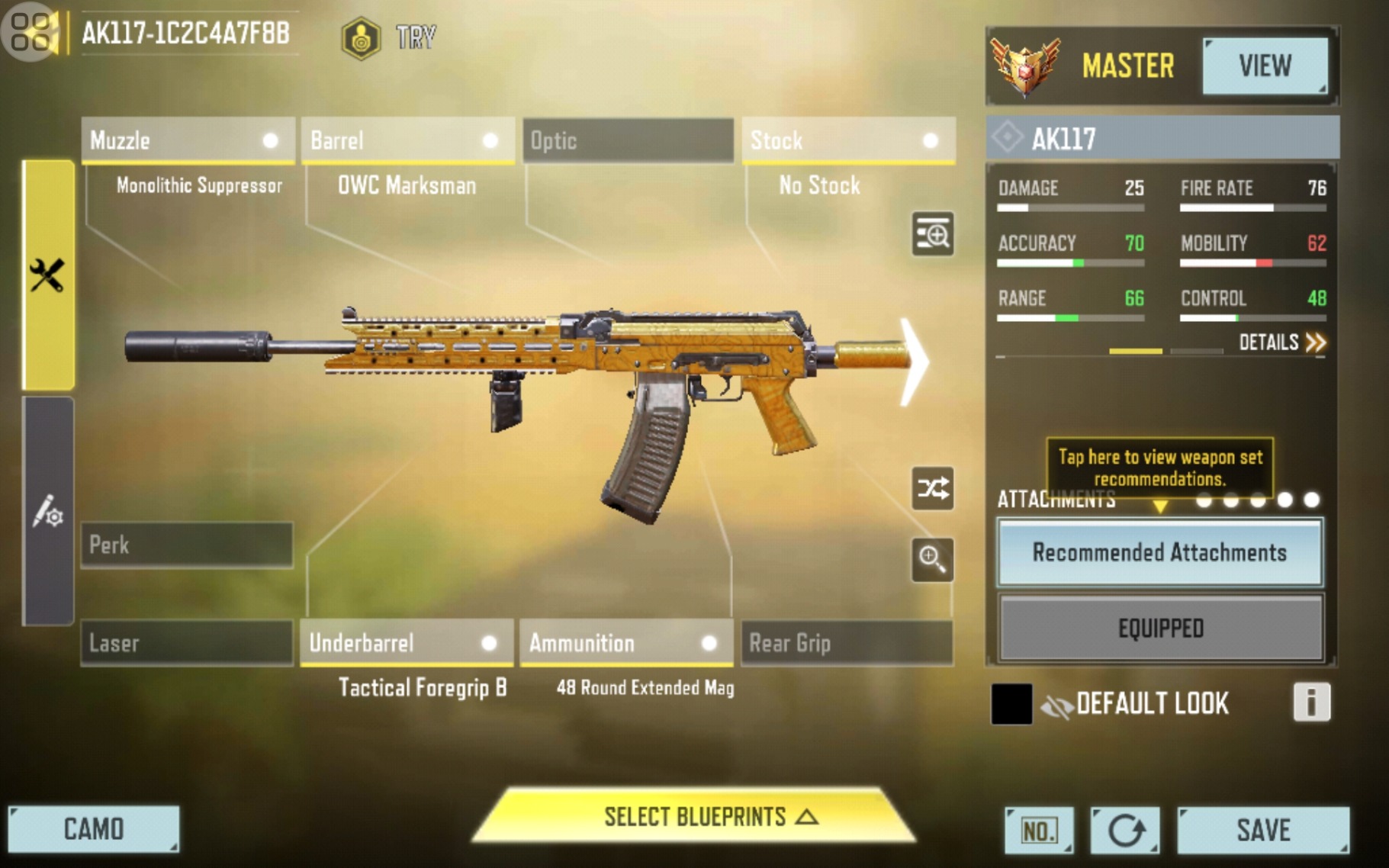Click the VIEW button beside Master
Image resolution: width=1389 pixels, height=868 pixels.
pos(1265,66)
